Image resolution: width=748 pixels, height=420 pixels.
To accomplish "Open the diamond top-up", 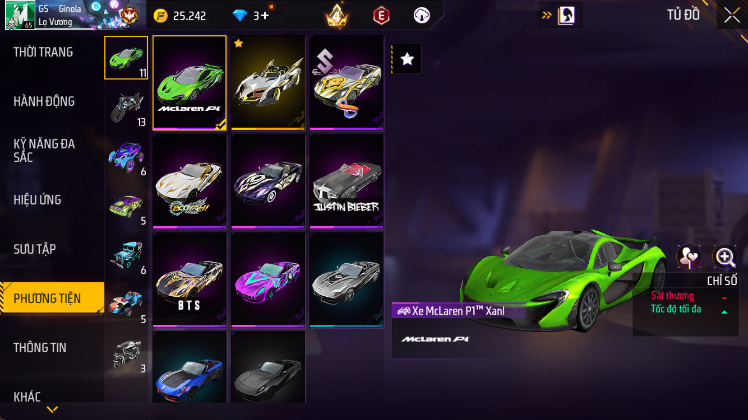I will point(260,16).
